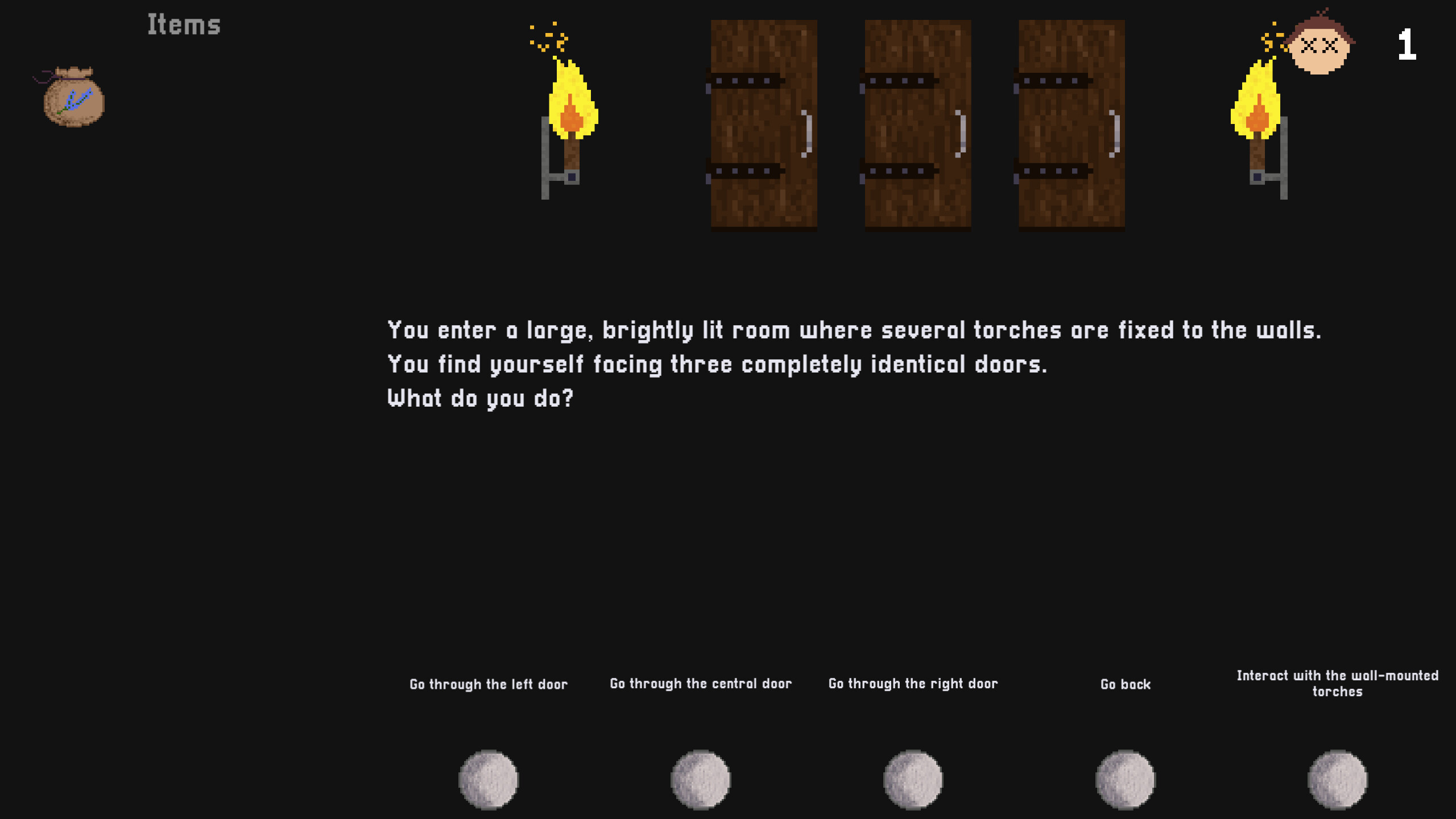Image resolution: width=1456 pixels, height=819 pixels.
Task: Open the 'Go through the central door' choice
Action: pos(701,684)
